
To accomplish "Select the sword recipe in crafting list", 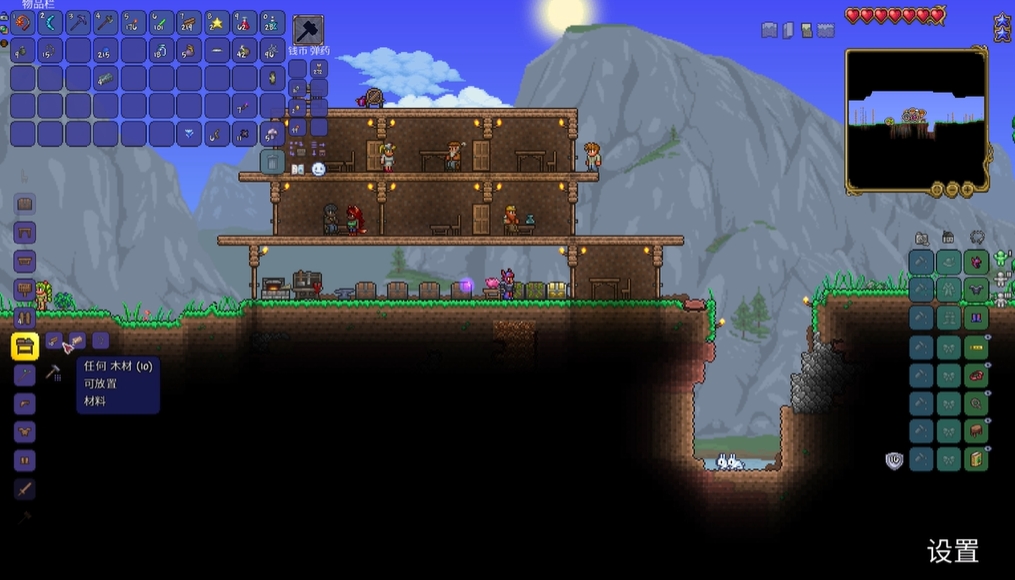I will [25, 489].
